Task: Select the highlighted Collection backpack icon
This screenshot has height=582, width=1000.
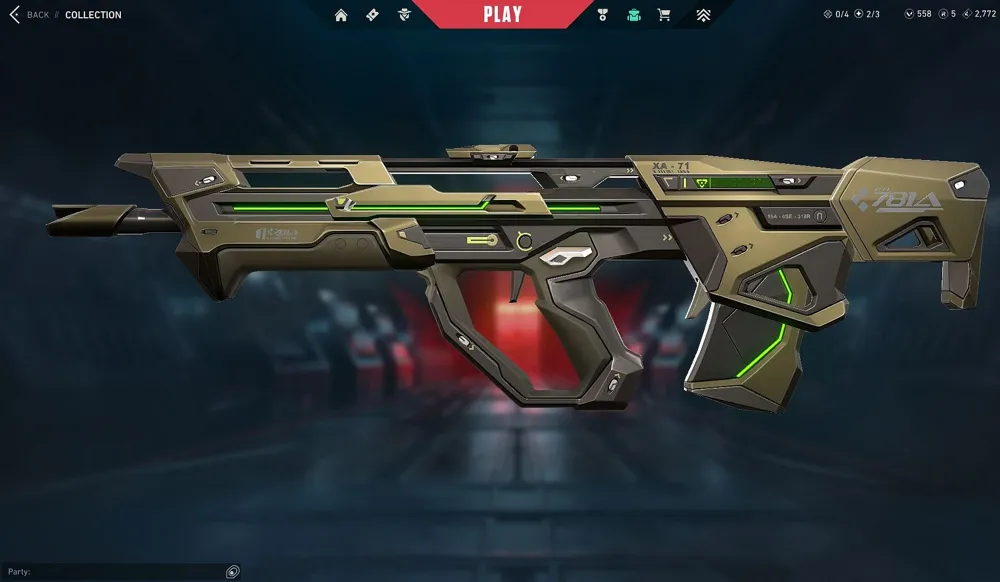Action: pyautogui.click(x=633, y=15)
